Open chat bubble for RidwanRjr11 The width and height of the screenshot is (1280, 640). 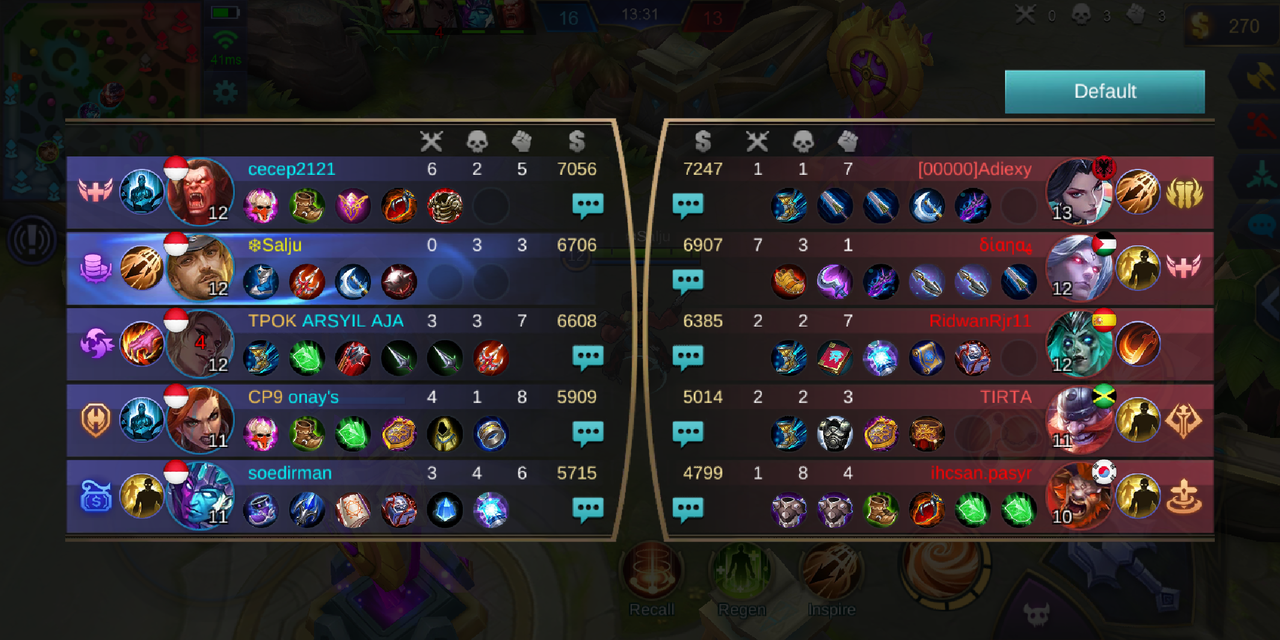(x=688, y=358)
